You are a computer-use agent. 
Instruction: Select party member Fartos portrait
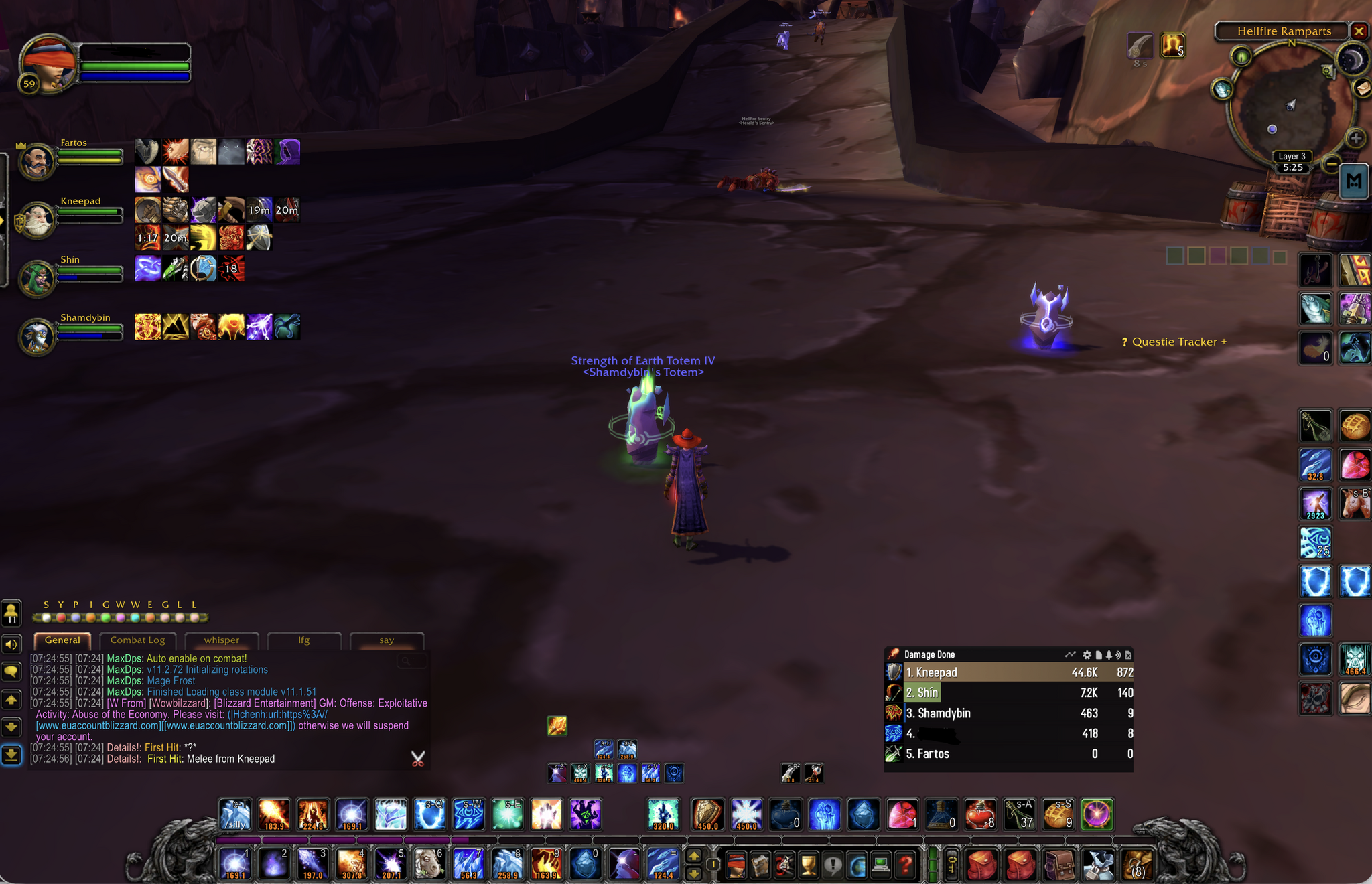(38, 161)
